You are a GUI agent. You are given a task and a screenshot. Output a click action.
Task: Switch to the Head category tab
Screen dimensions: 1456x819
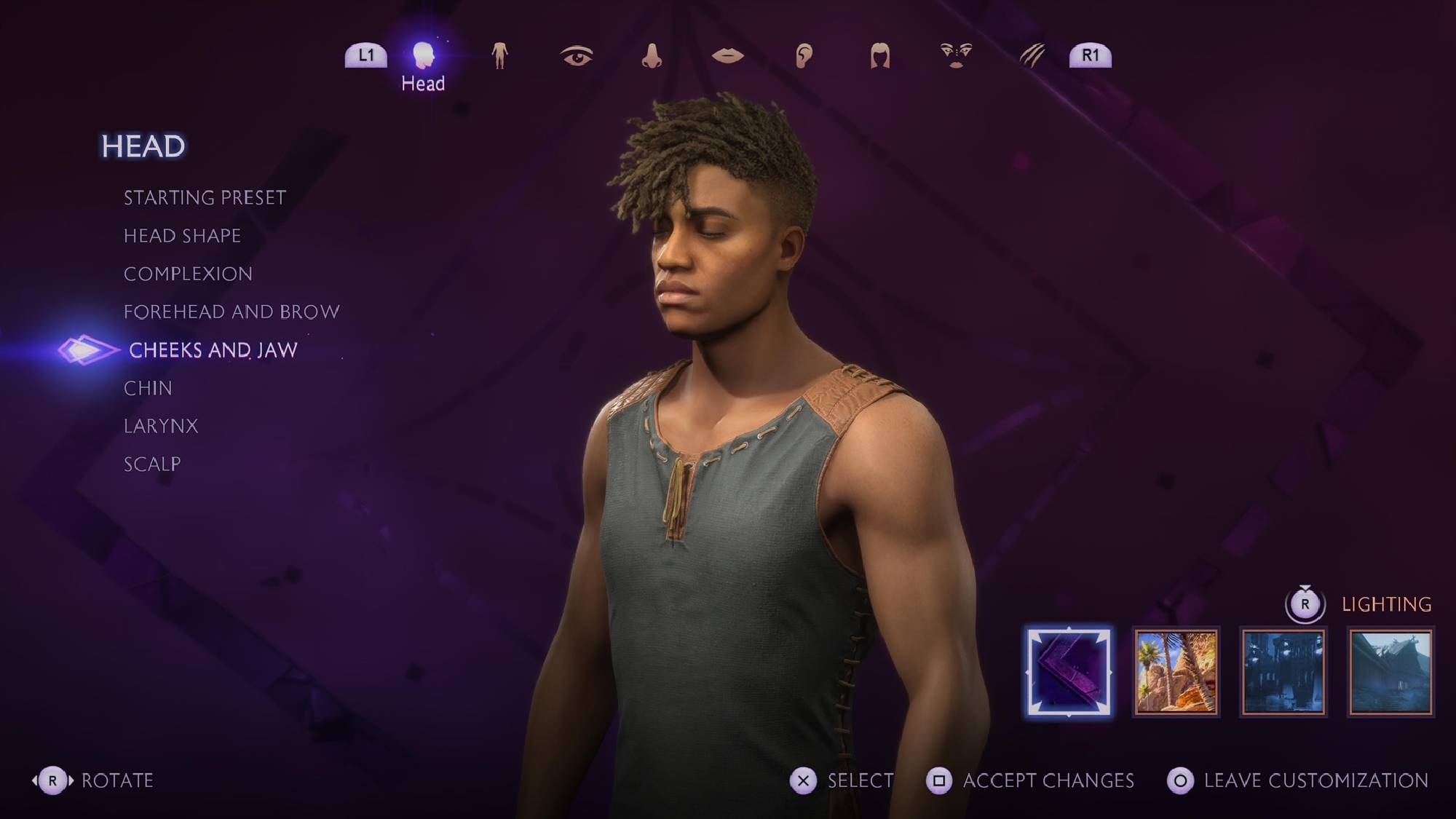(423, 56)
